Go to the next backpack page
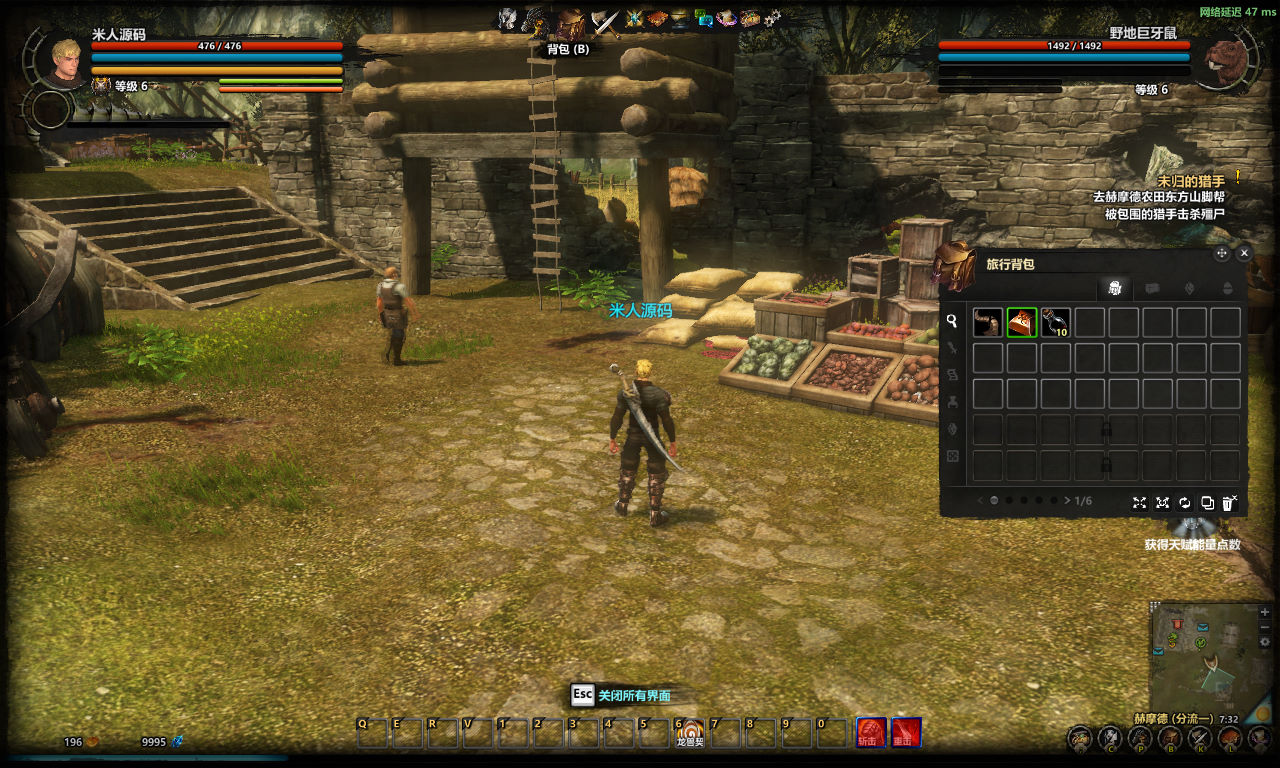Image resolution: width=1280 pixels, height=768 pixels. tap(1067, 500)
